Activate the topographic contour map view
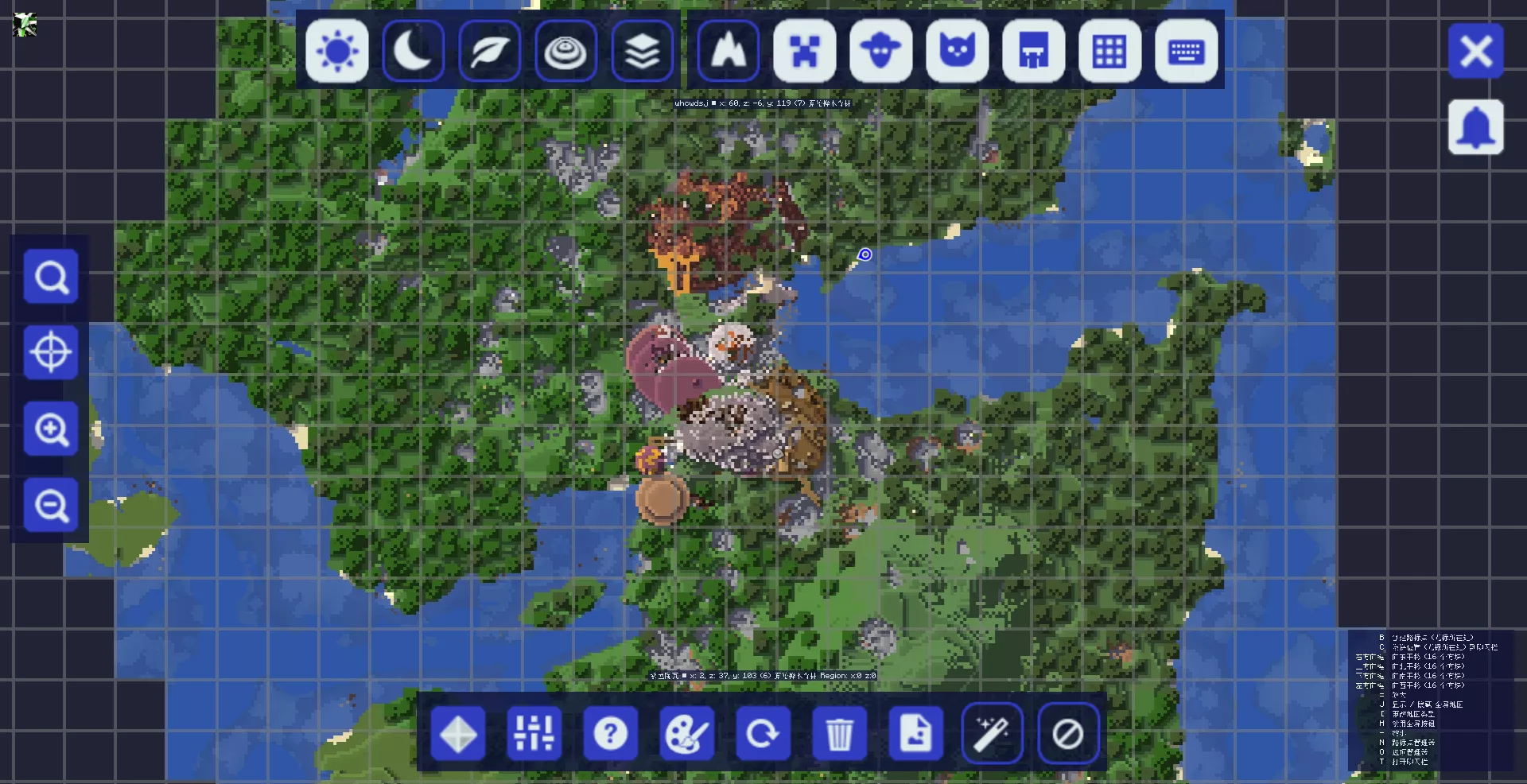This screenshot has width=1527, height=784. tap(566, 52)
